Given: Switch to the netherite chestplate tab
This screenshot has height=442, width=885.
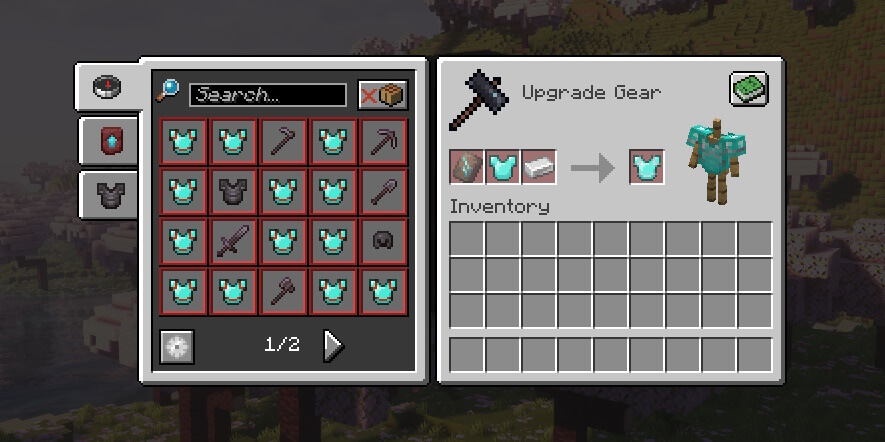Looking at the screenshot, I should click(106, 194).
